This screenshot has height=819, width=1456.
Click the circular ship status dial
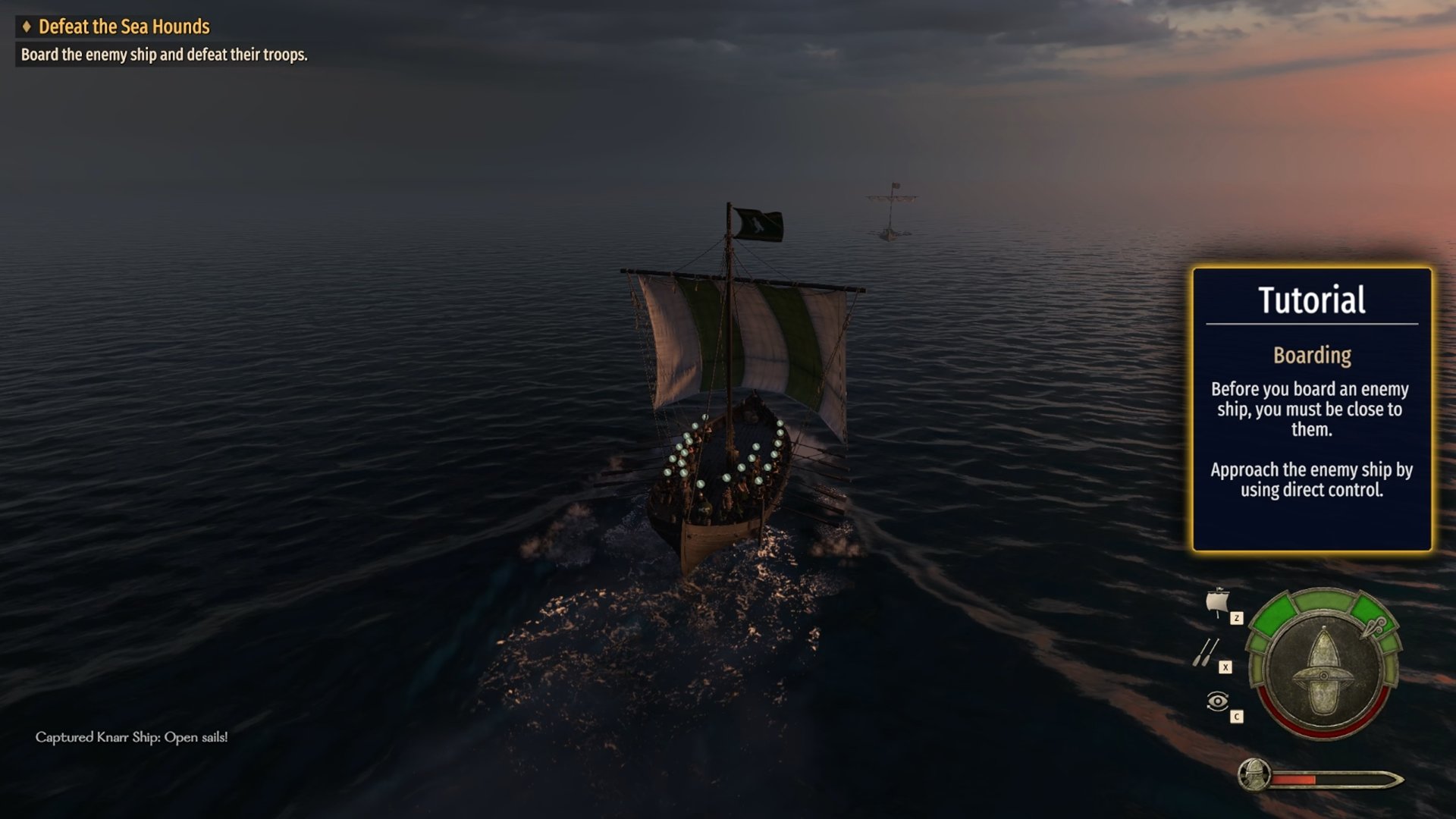[x=1324, y=665]
